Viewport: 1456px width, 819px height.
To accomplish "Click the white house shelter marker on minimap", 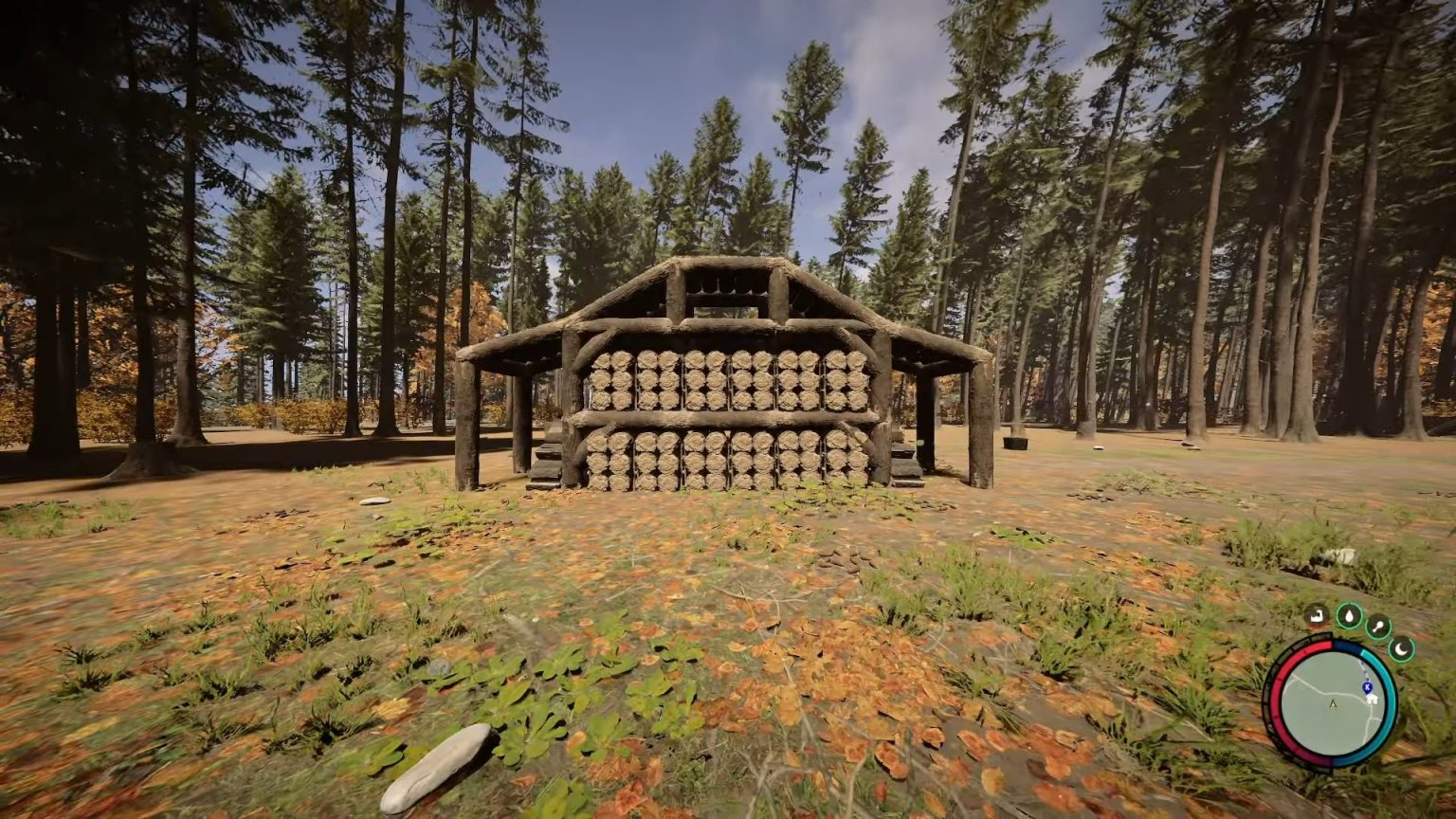I will [x=1372, y=699].
